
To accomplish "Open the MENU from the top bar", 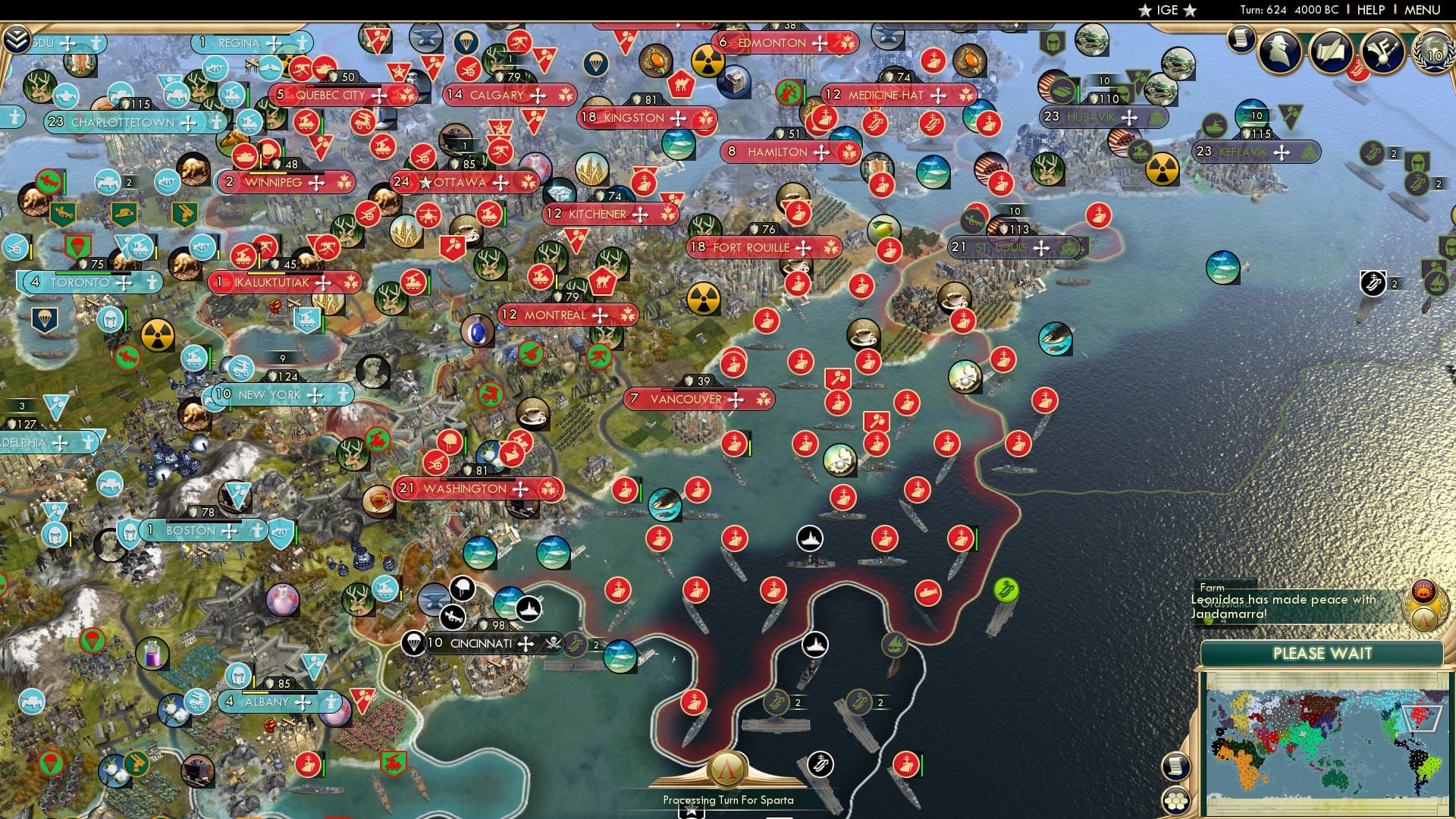I will 1422,9.
